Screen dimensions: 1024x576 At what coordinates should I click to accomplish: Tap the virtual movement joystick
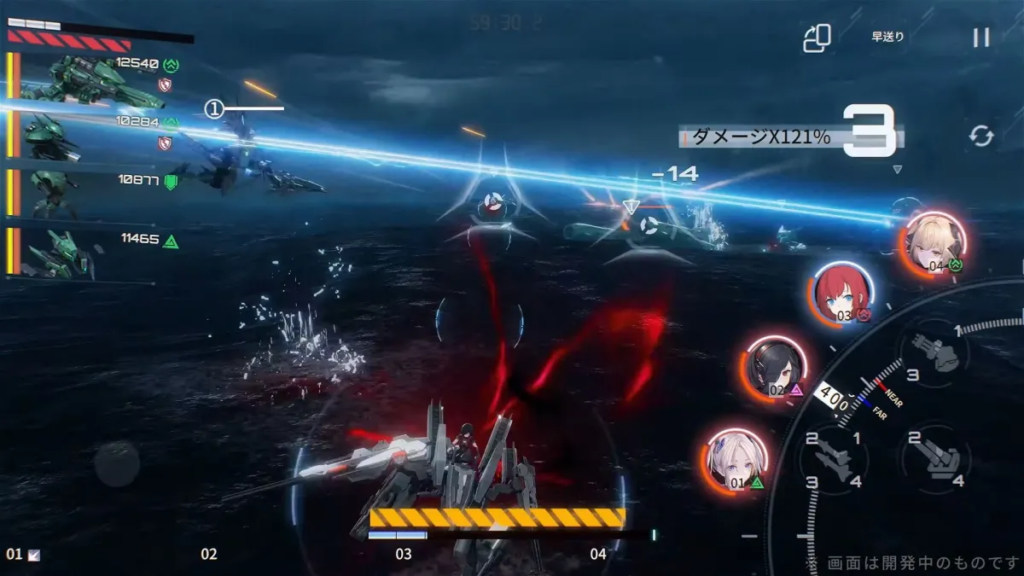tap(117, 464)
